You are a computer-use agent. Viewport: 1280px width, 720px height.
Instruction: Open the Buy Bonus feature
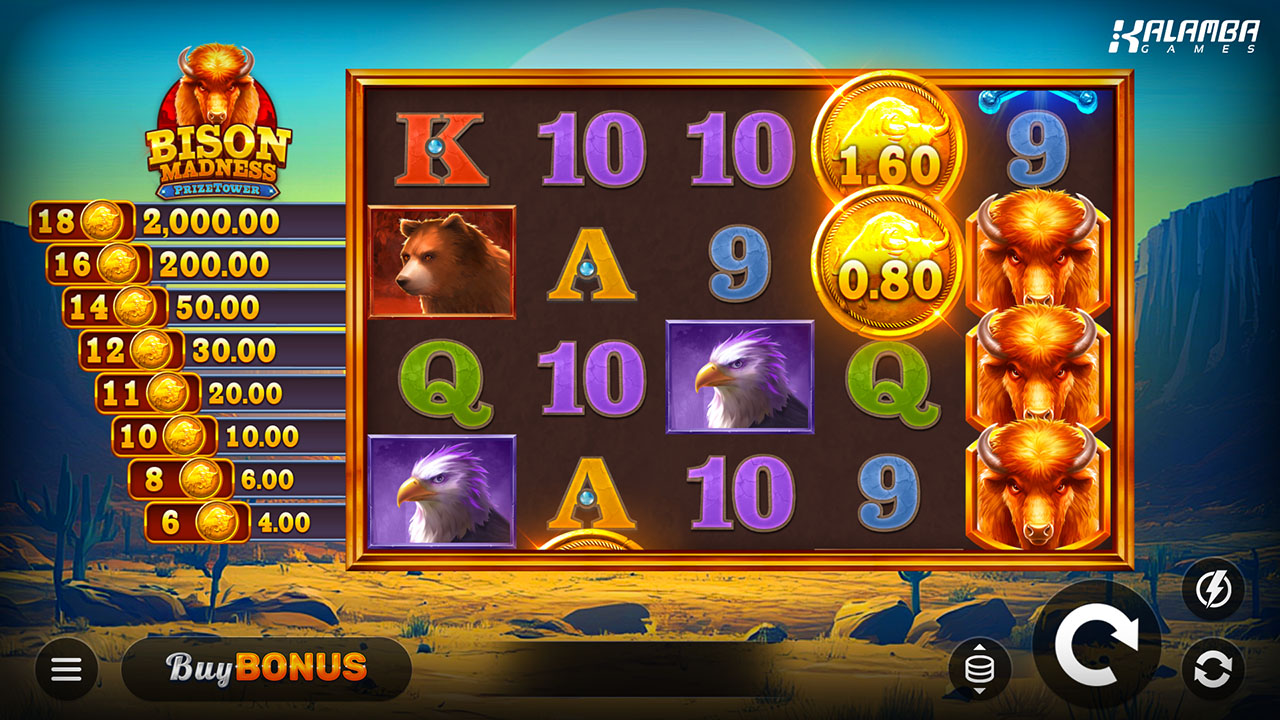pos(266,668)
